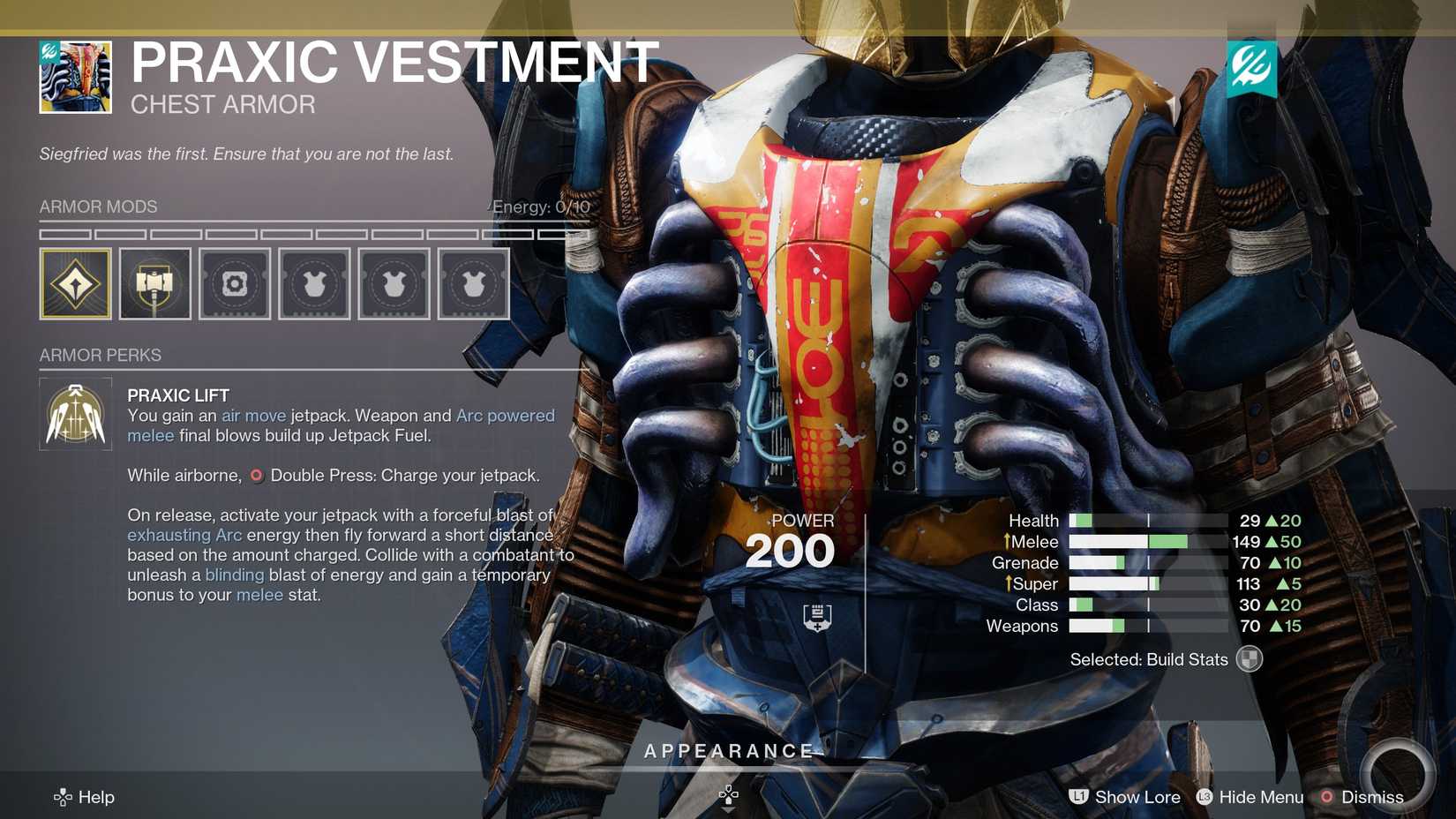Click the teal Titan class icon
The width and height of the screenshot is (1456, 819).
(1254, 67)
